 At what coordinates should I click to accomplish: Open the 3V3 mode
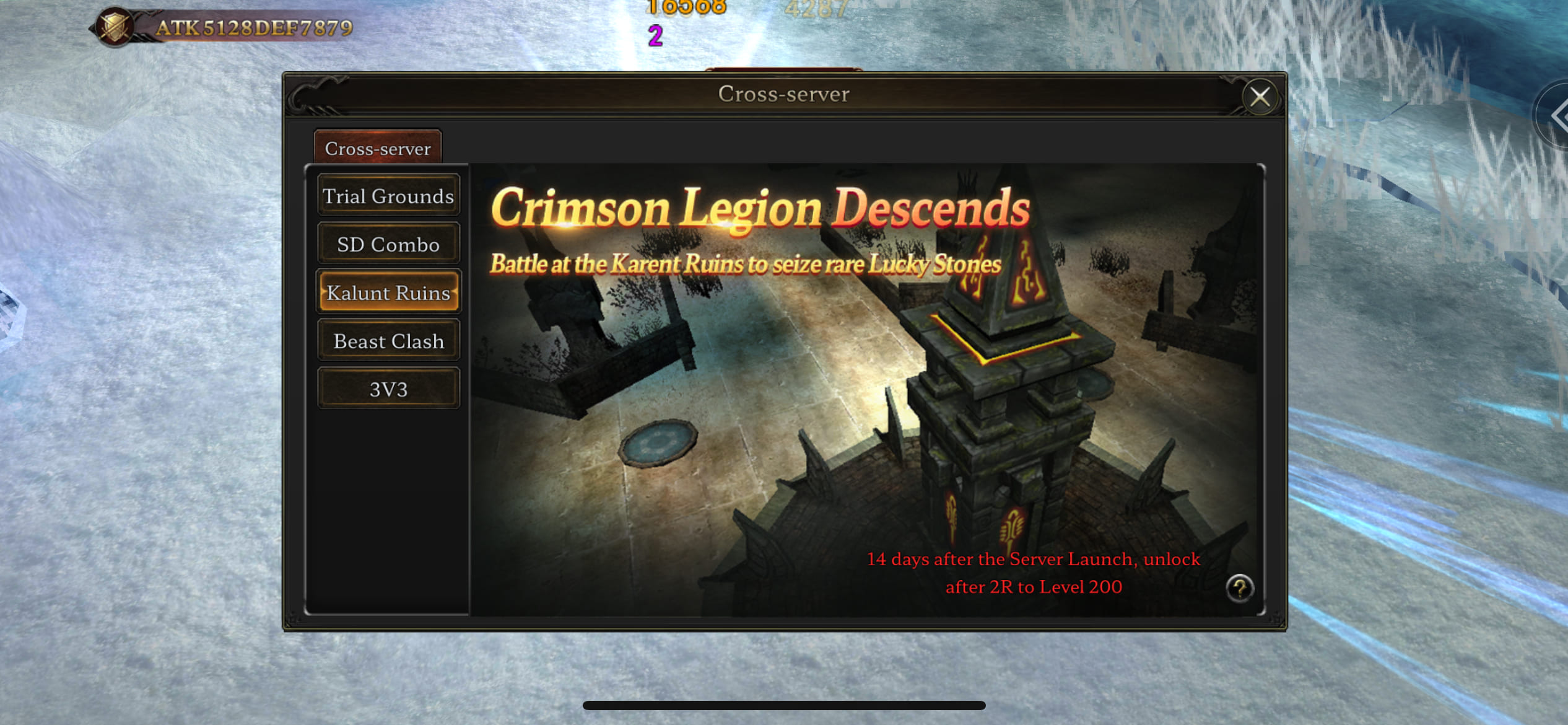[388, 389]
